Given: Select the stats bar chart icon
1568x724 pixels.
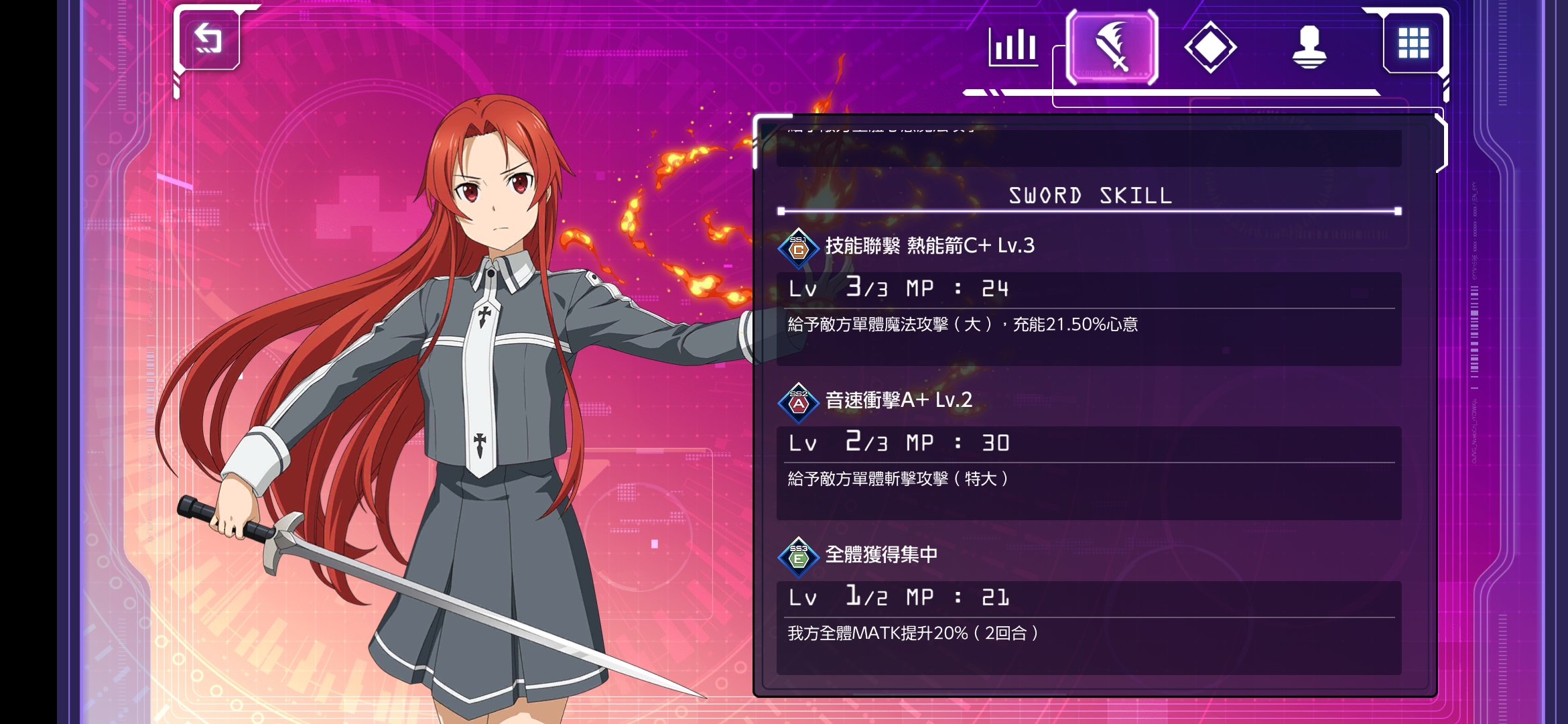Looking at the screenshot, I should point(1014,48).
